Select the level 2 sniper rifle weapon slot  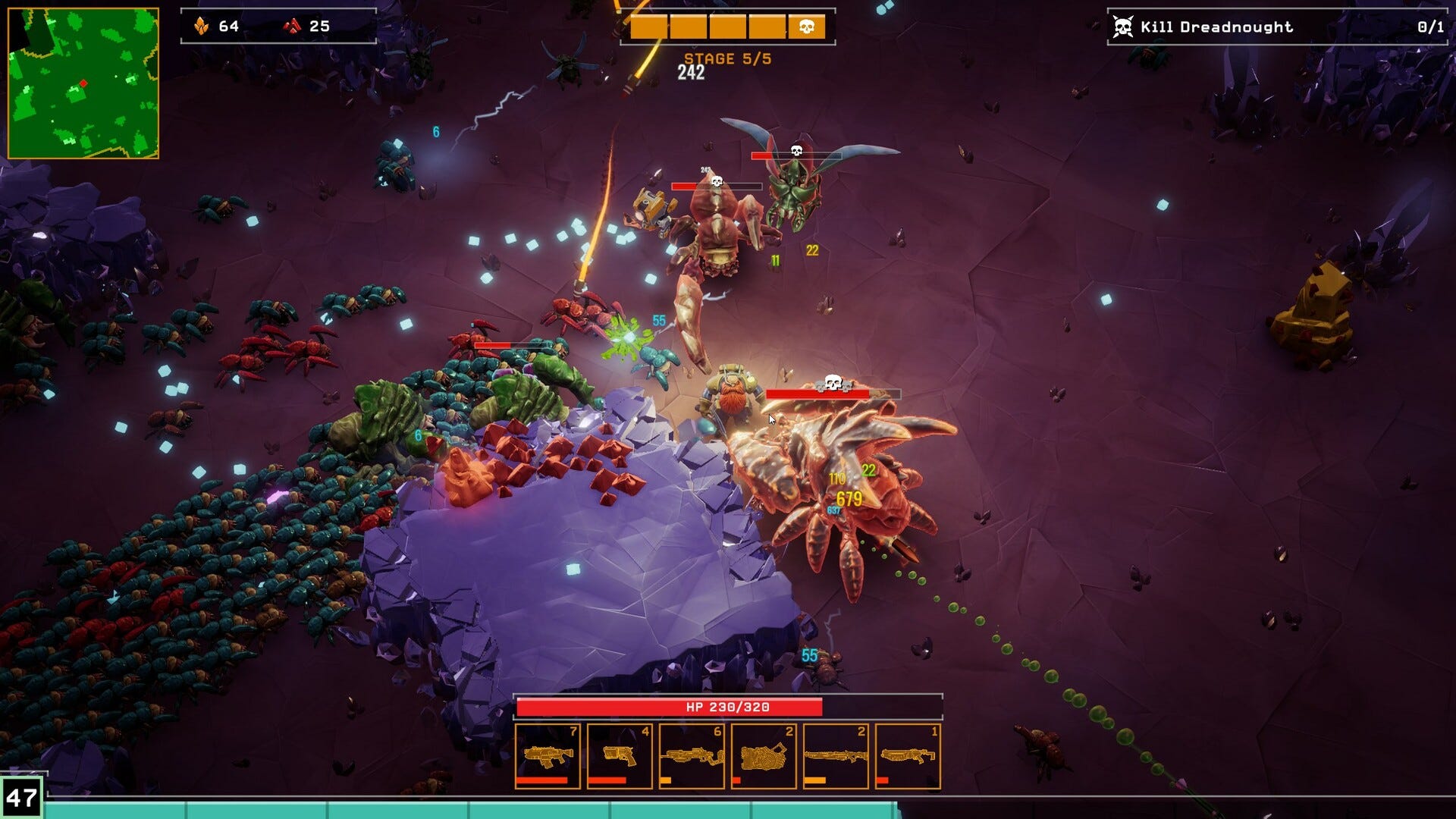pyautogui.click(x=836, y=758)
